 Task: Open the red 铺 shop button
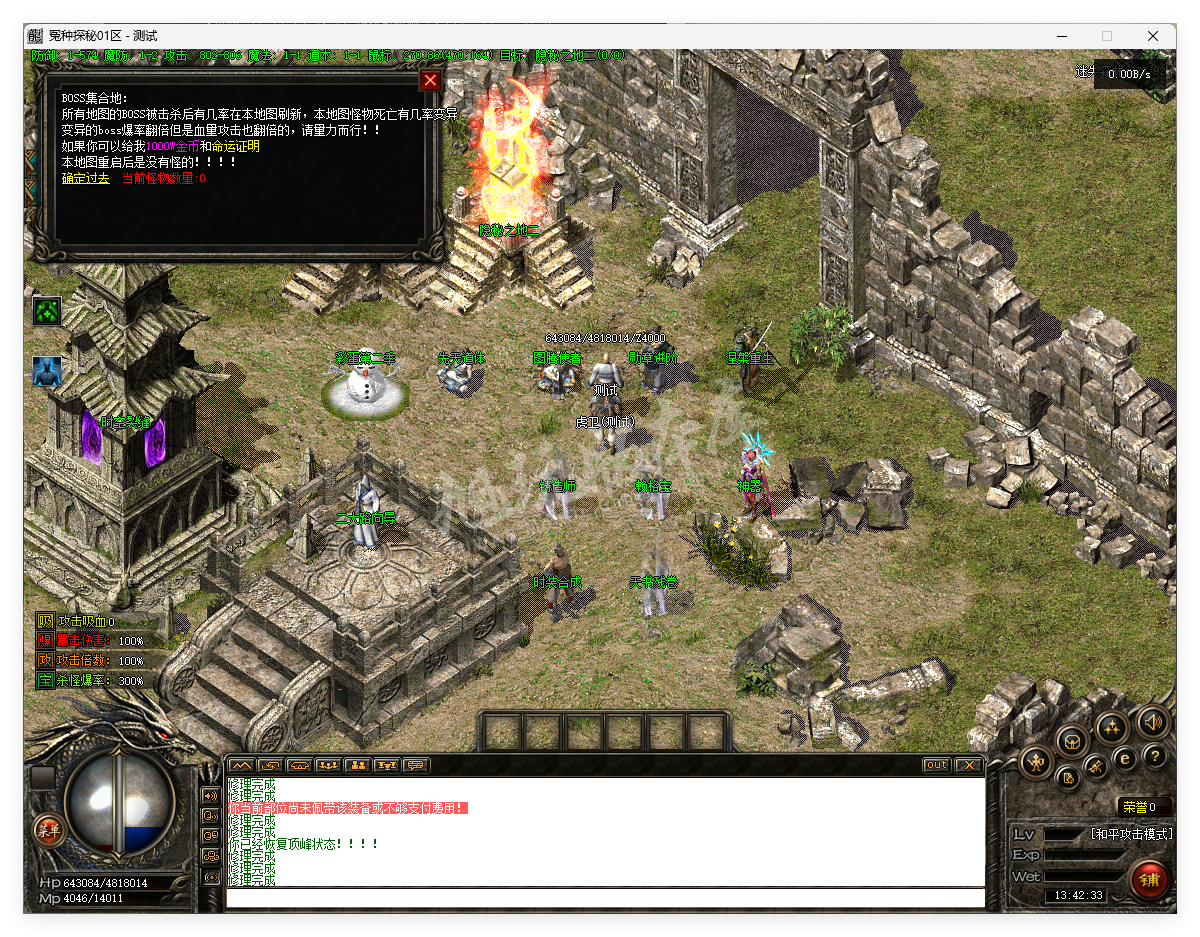(1149, 880)
